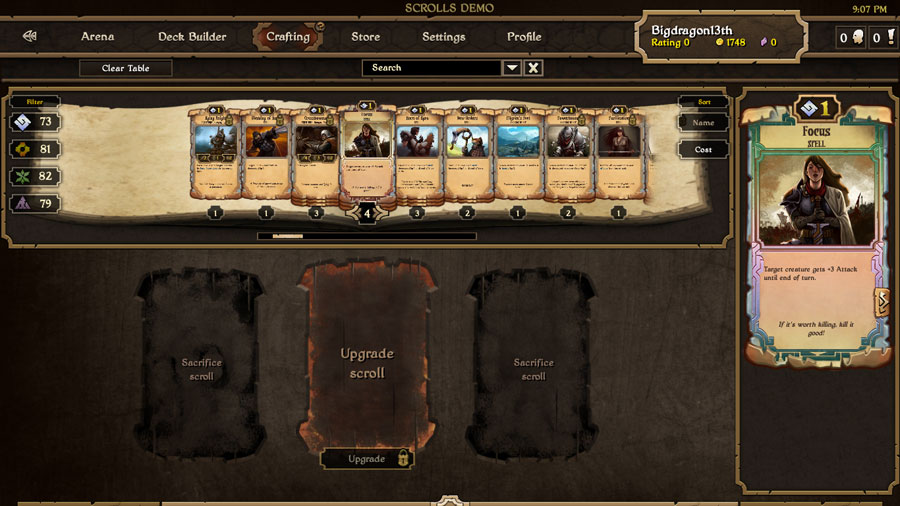Clear the crafting table

point(126,68)
